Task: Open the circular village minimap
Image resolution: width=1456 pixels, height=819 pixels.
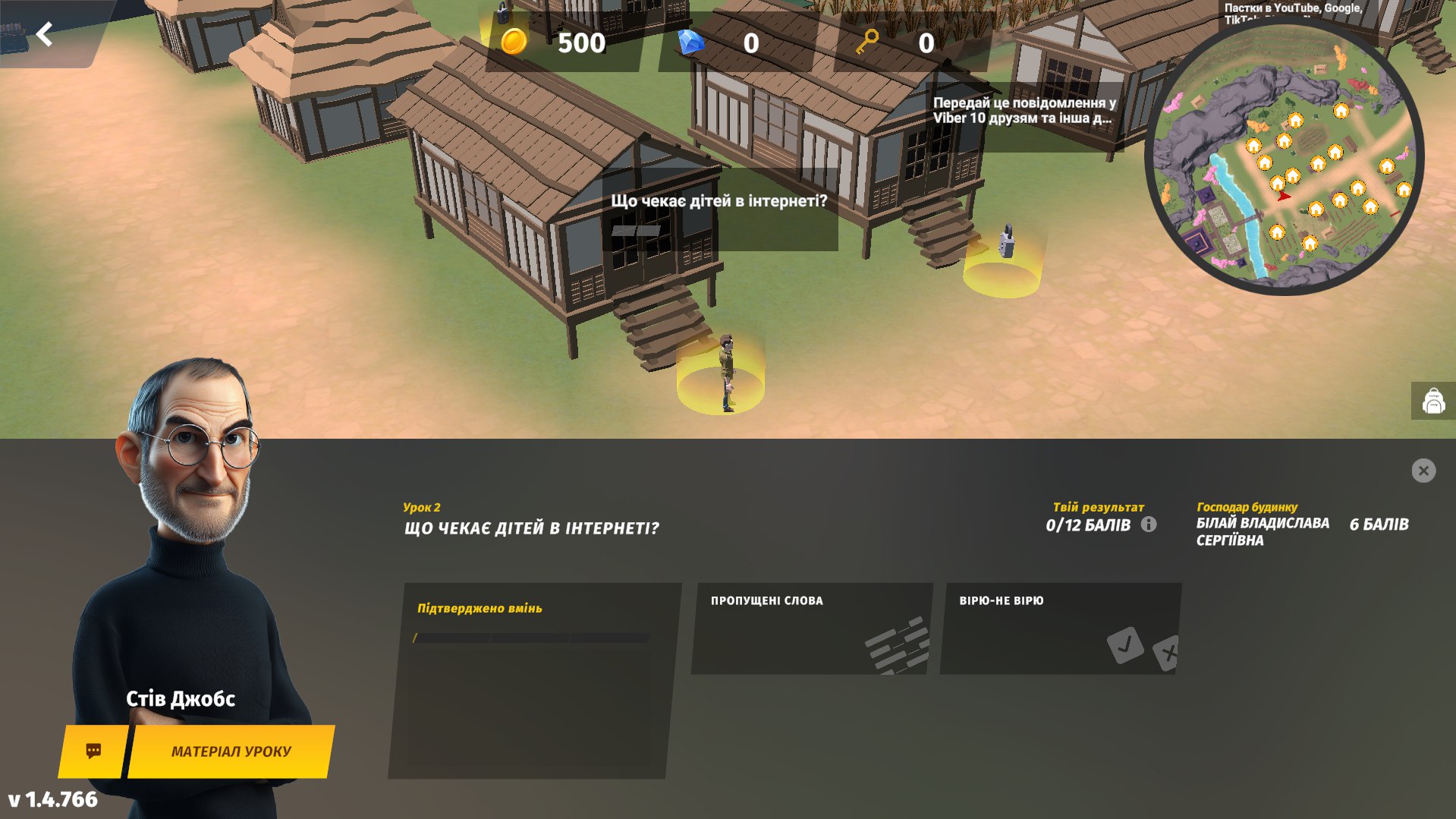Action: click(x=1284, y=159)
